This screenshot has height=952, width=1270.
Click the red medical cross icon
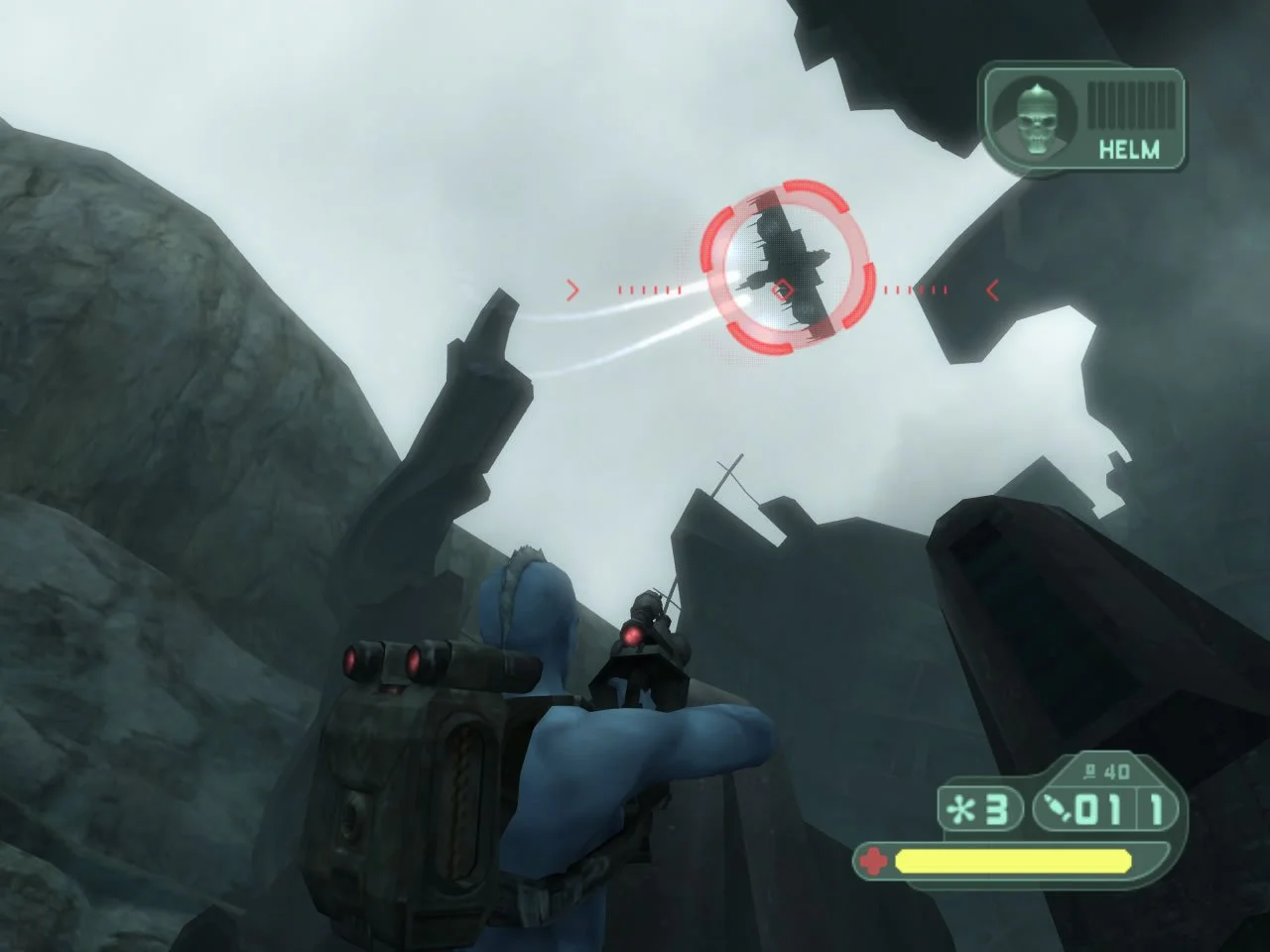coord(873,861)
